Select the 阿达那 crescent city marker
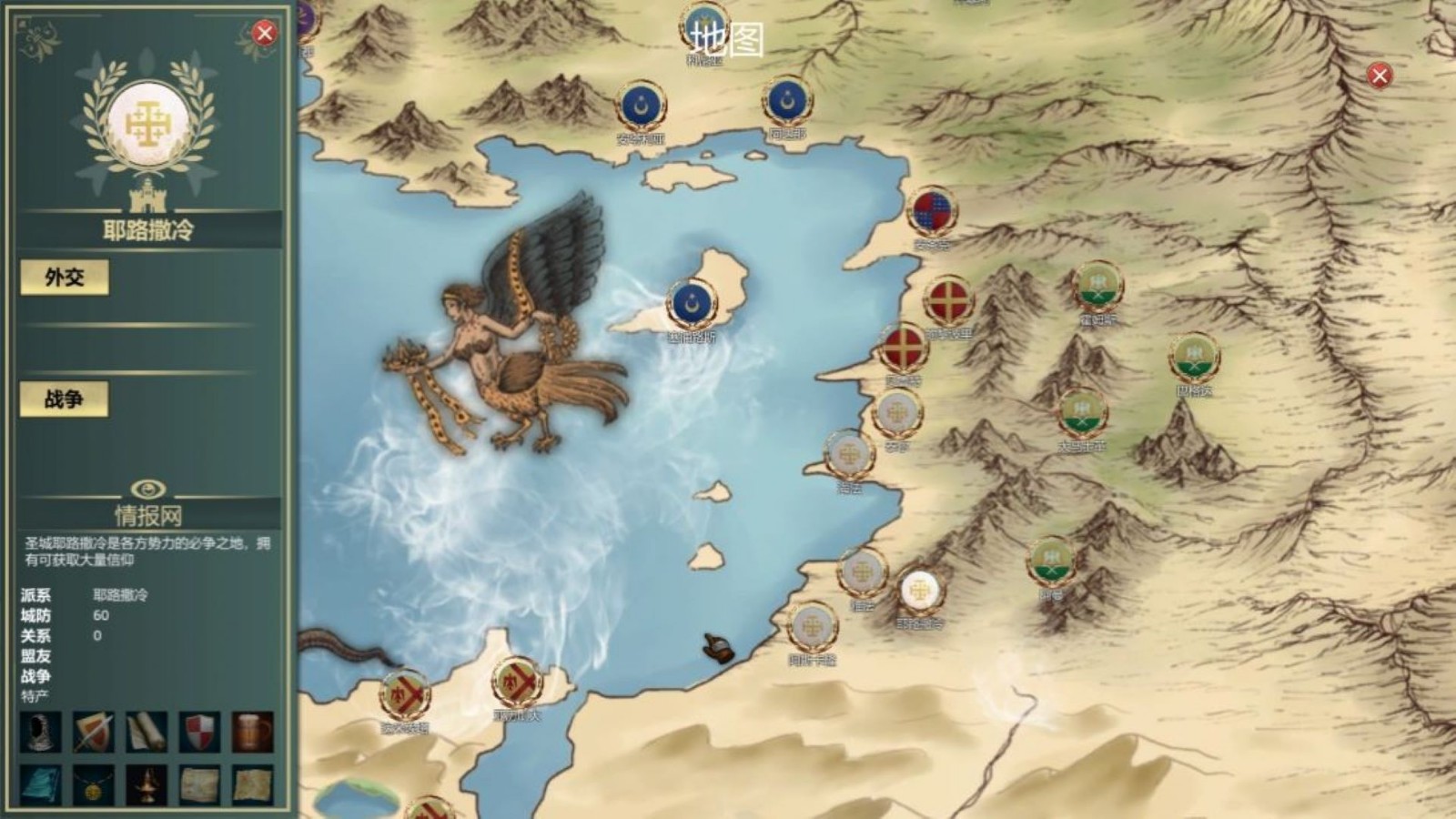 coord(787,101)
